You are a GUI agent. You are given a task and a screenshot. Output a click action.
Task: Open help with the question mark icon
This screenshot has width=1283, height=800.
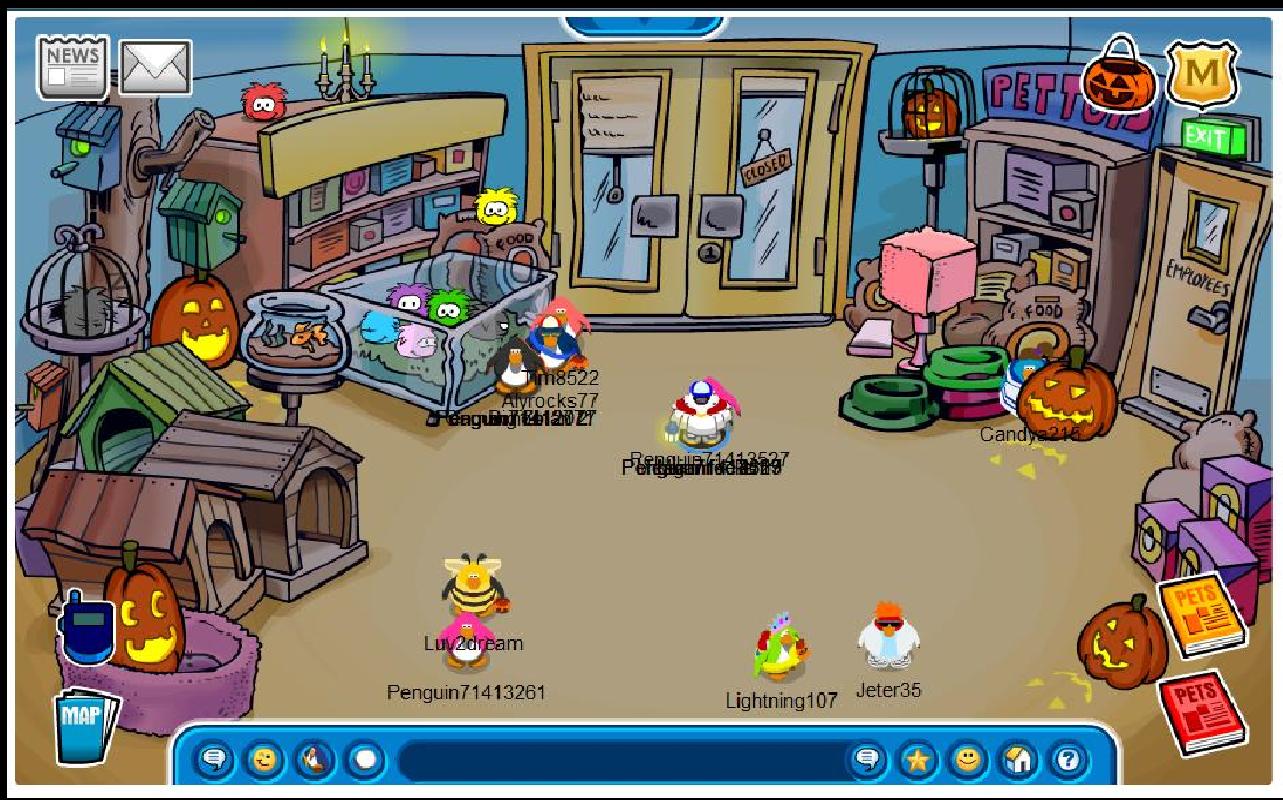(x=1068, y=760)
